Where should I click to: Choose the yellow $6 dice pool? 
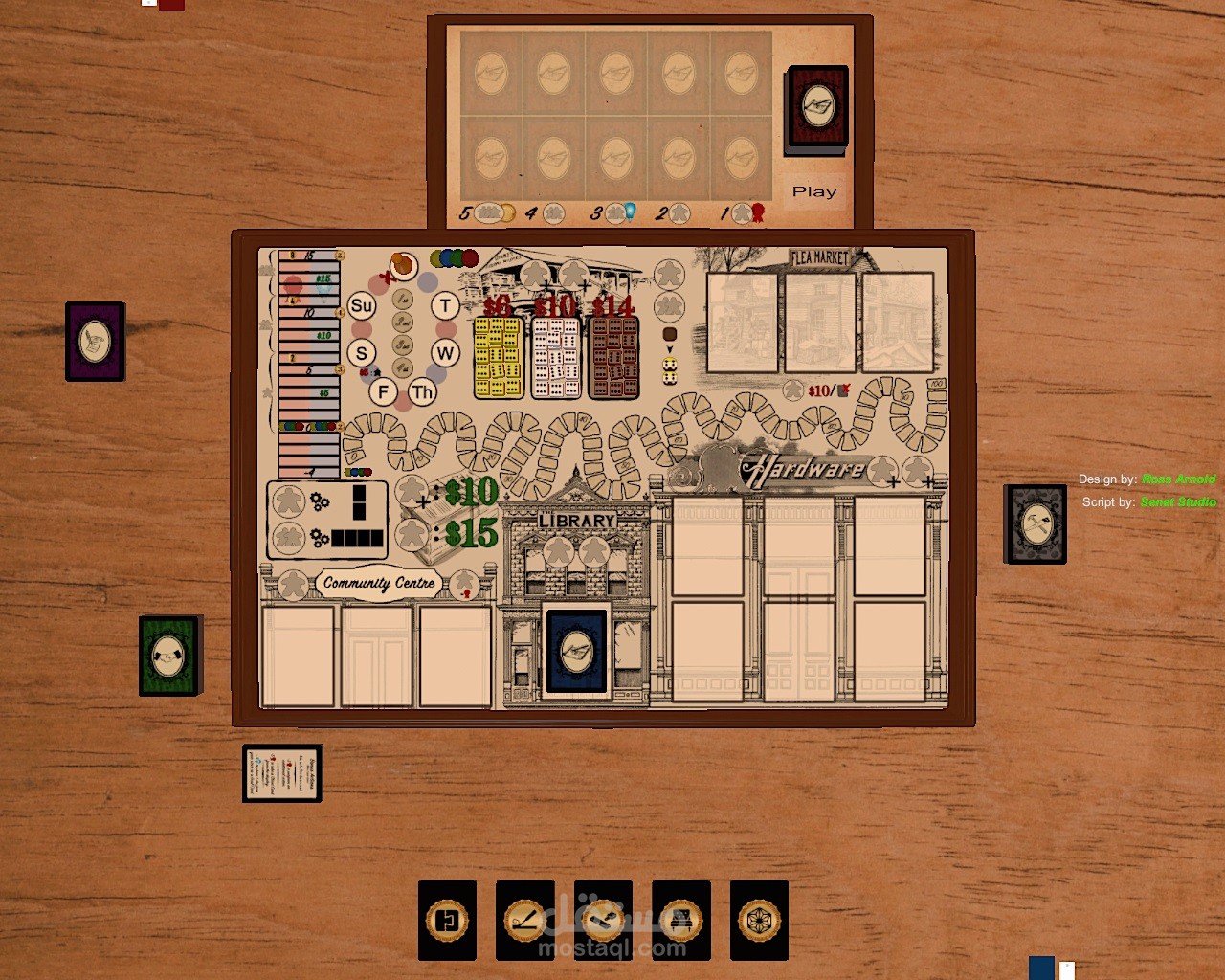[498, 357]
